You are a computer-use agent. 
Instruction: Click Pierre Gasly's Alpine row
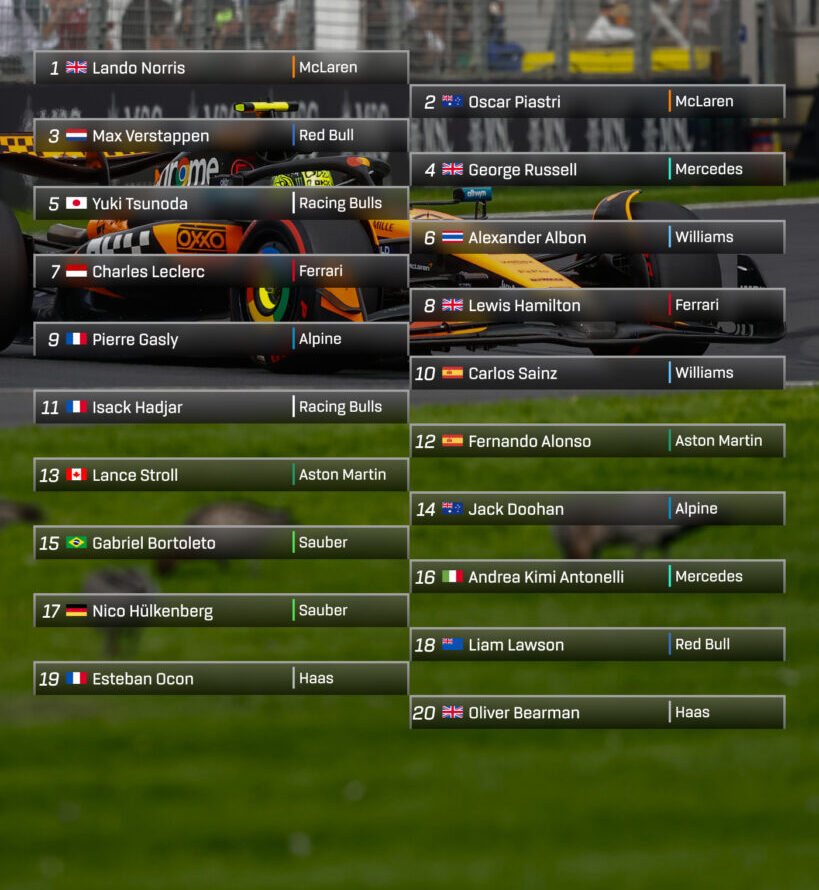click(220, 340)
